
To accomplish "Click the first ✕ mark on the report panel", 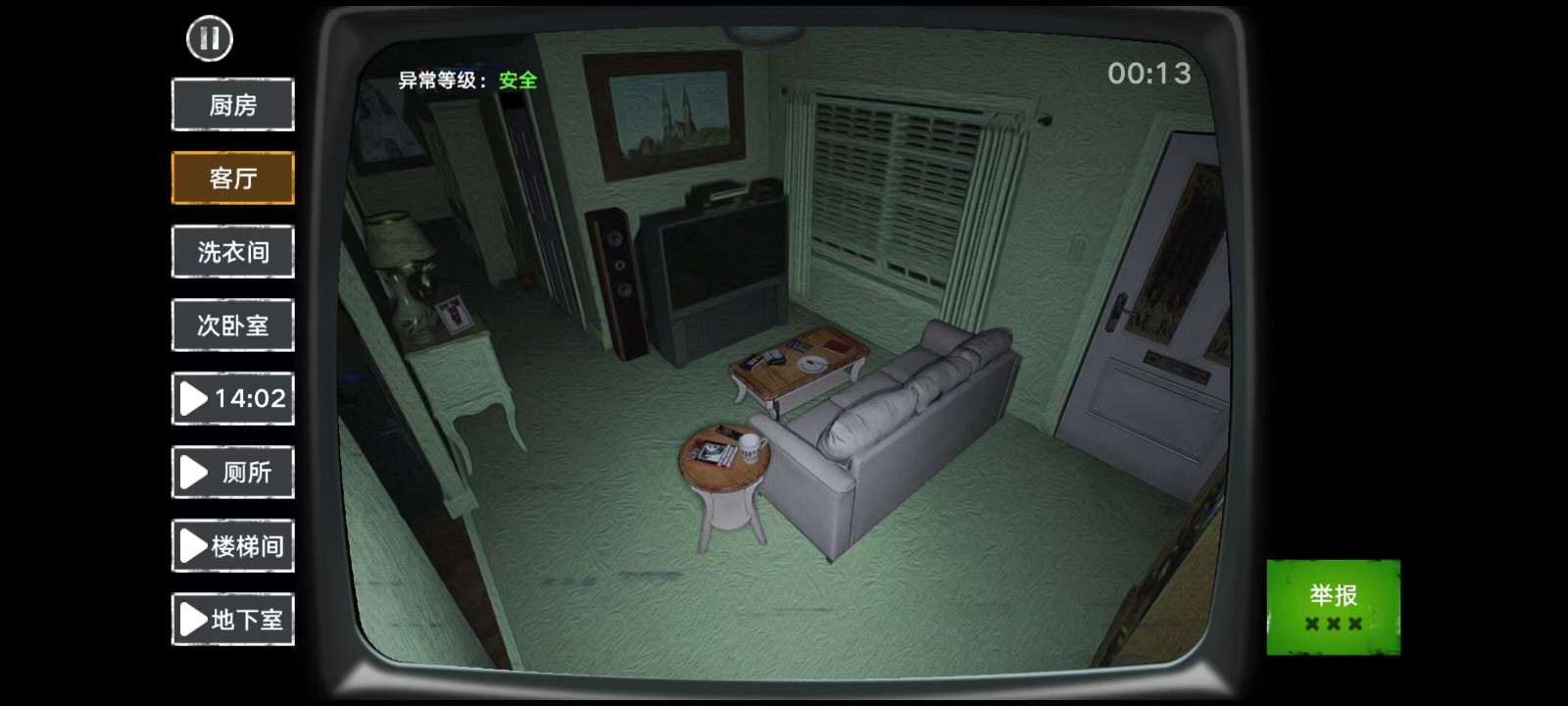I will (1310, 624).
